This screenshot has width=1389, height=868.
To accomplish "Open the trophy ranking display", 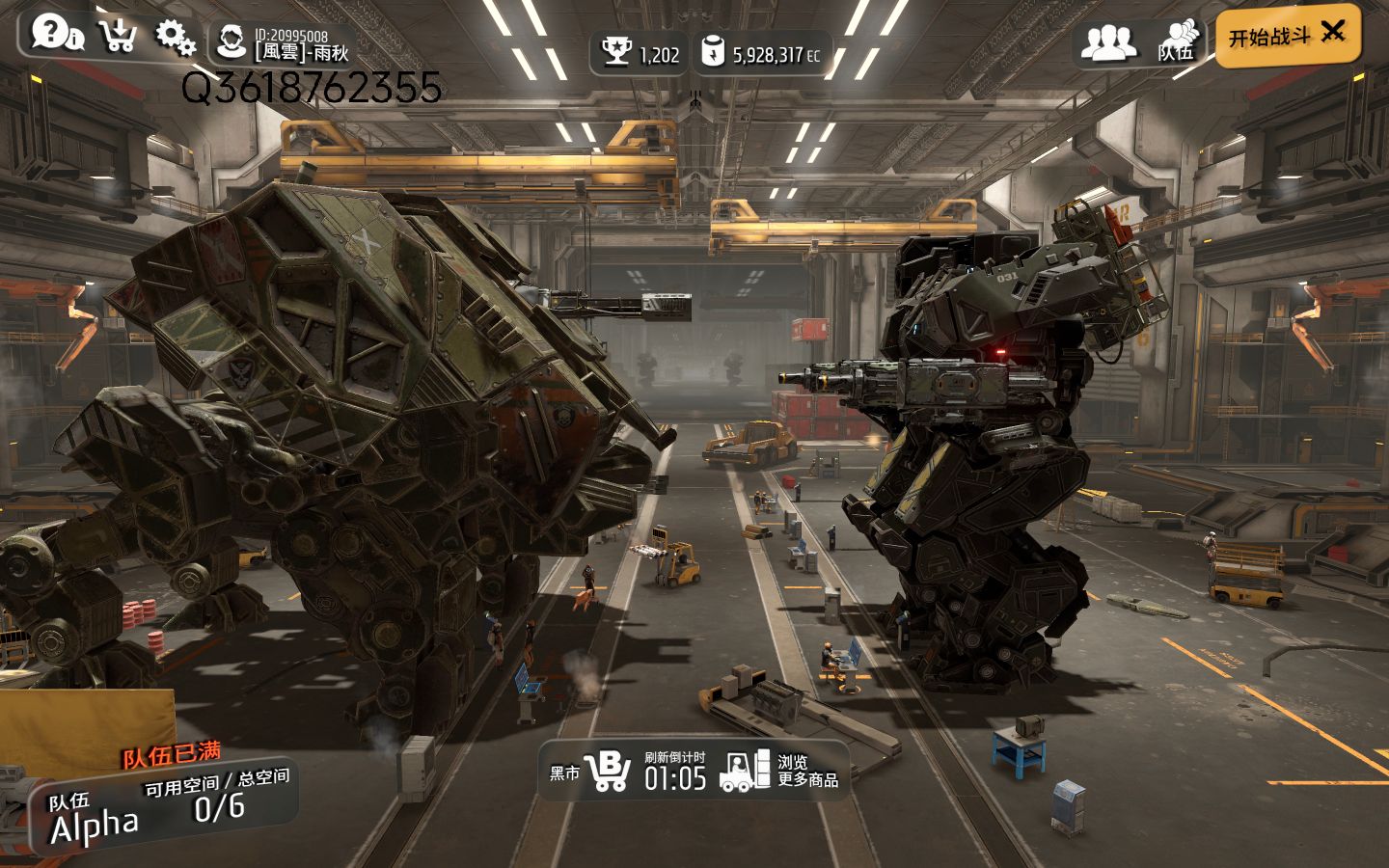I will [x=640, y=53].
